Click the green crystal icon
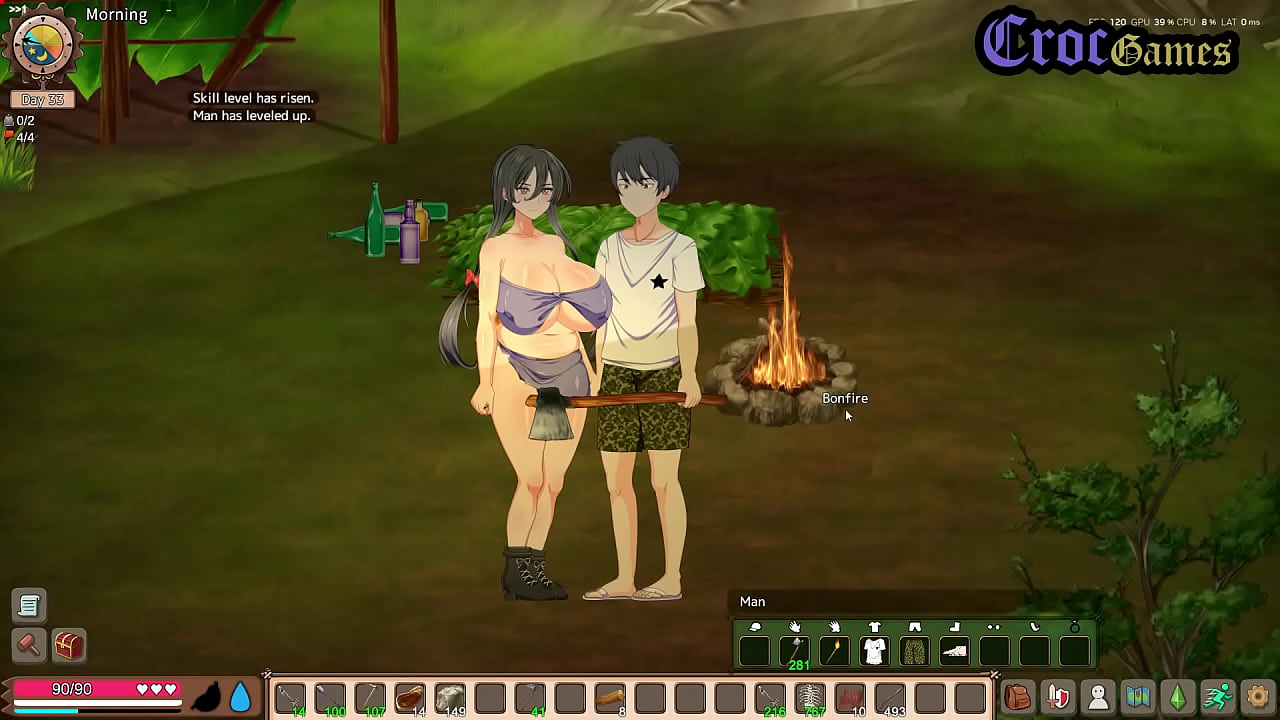Image resolution: width=1280 pixels, height=720 pixels. [x=1178, y=697]
